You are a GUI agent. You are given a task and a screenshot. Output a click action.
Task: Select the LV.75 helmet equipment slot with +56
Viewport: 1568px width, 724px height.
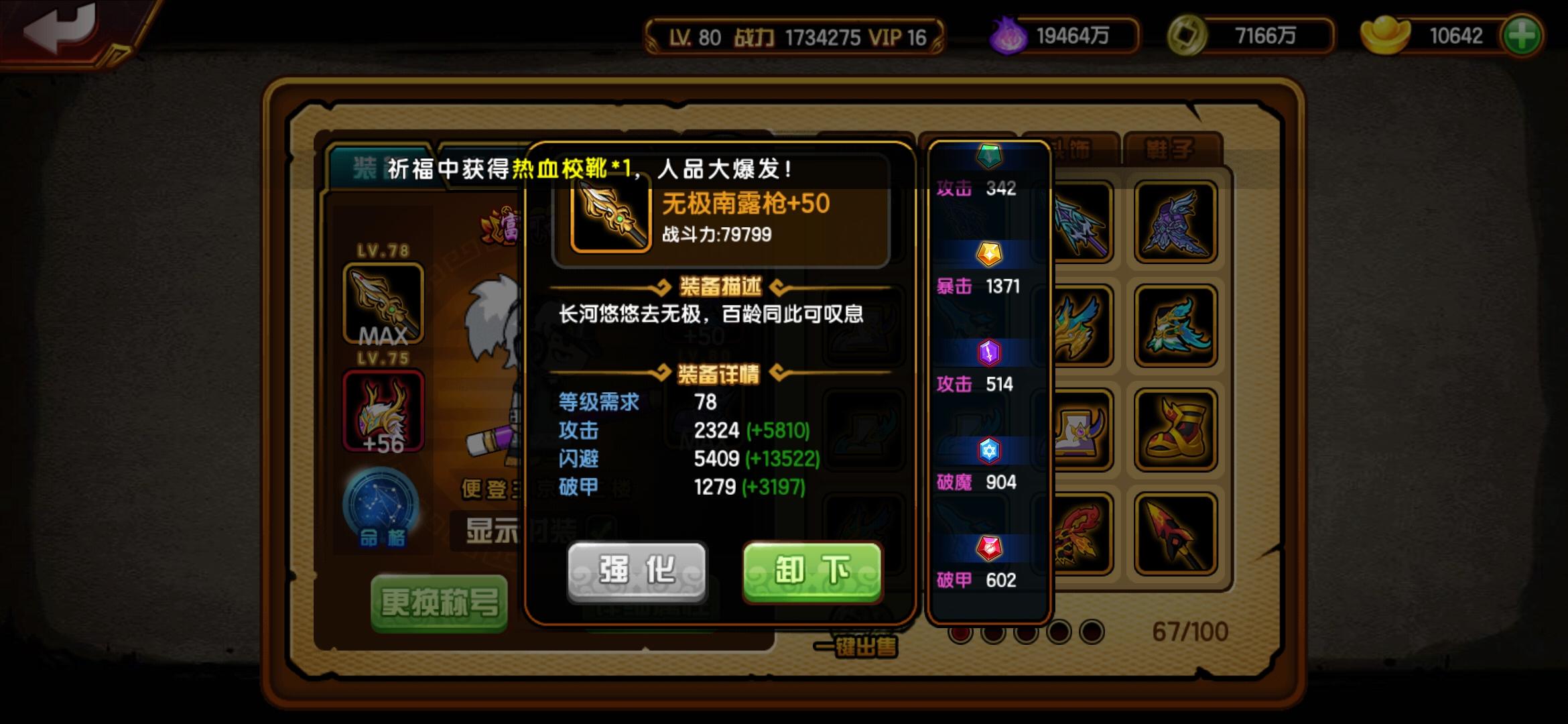click(383, 411)
